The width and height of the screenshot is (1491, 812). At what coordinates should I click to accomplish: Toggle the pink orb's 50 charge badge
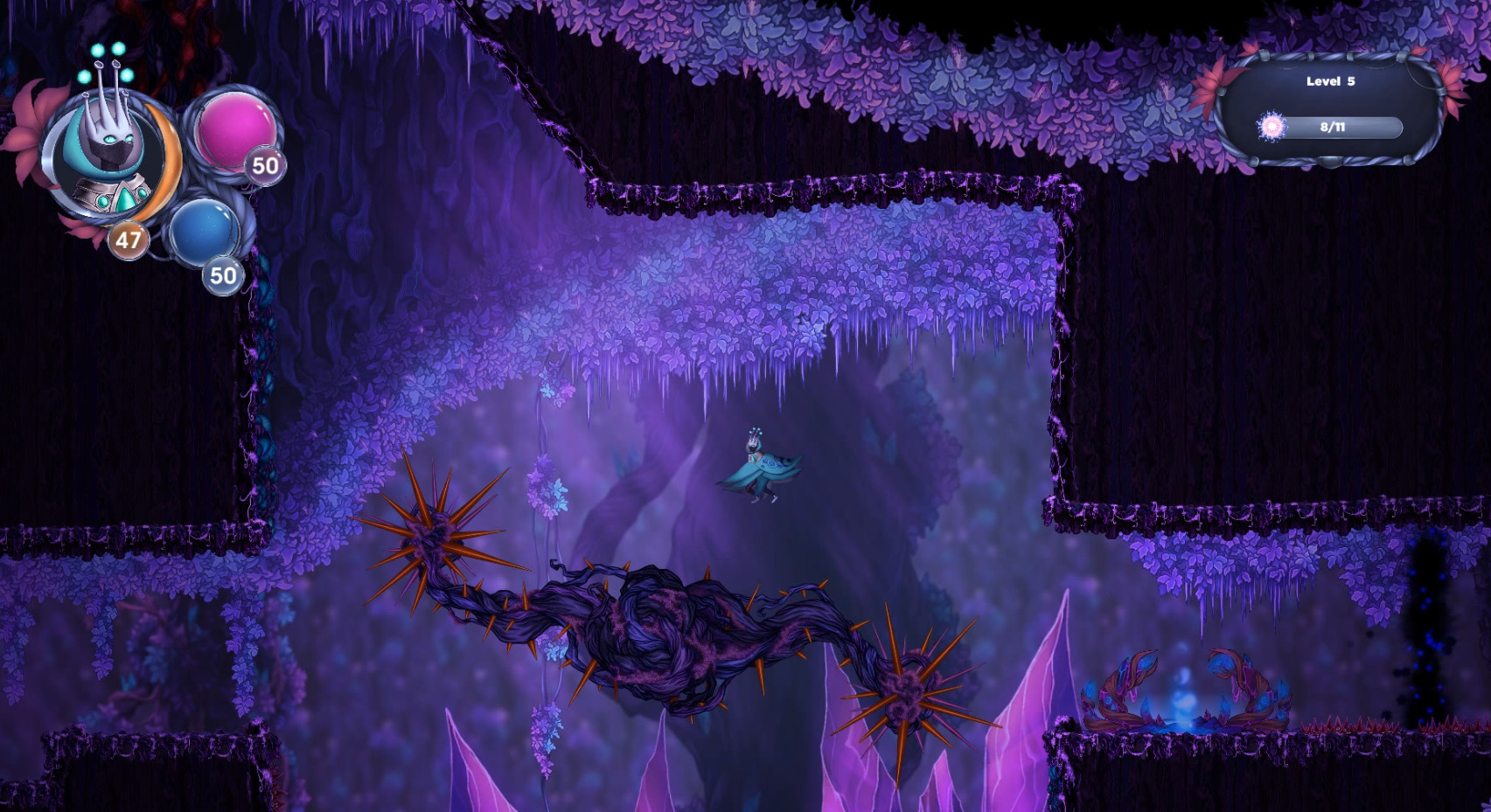263,167
